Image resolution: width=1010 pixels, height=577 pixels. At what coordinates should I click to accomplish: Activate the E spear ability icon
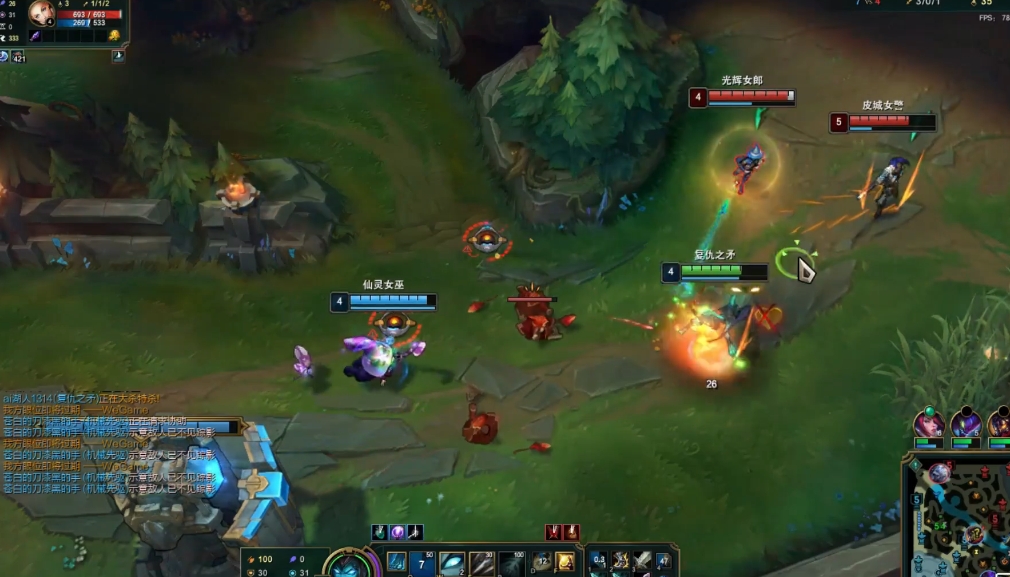[x=482, y=563]
